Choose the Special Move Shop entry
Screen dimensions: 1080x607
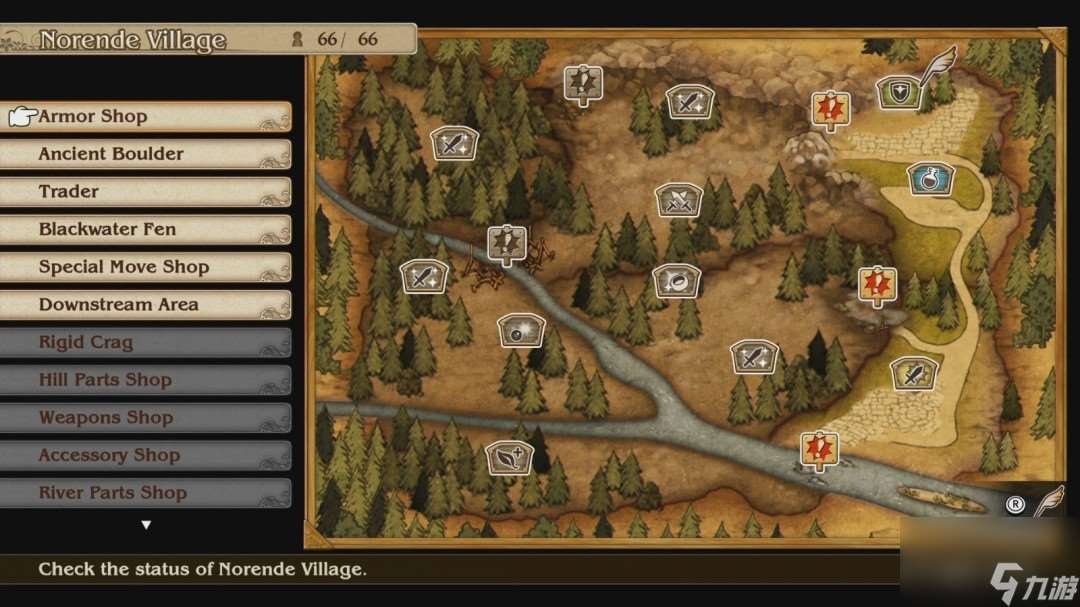(x=146, y=267)
